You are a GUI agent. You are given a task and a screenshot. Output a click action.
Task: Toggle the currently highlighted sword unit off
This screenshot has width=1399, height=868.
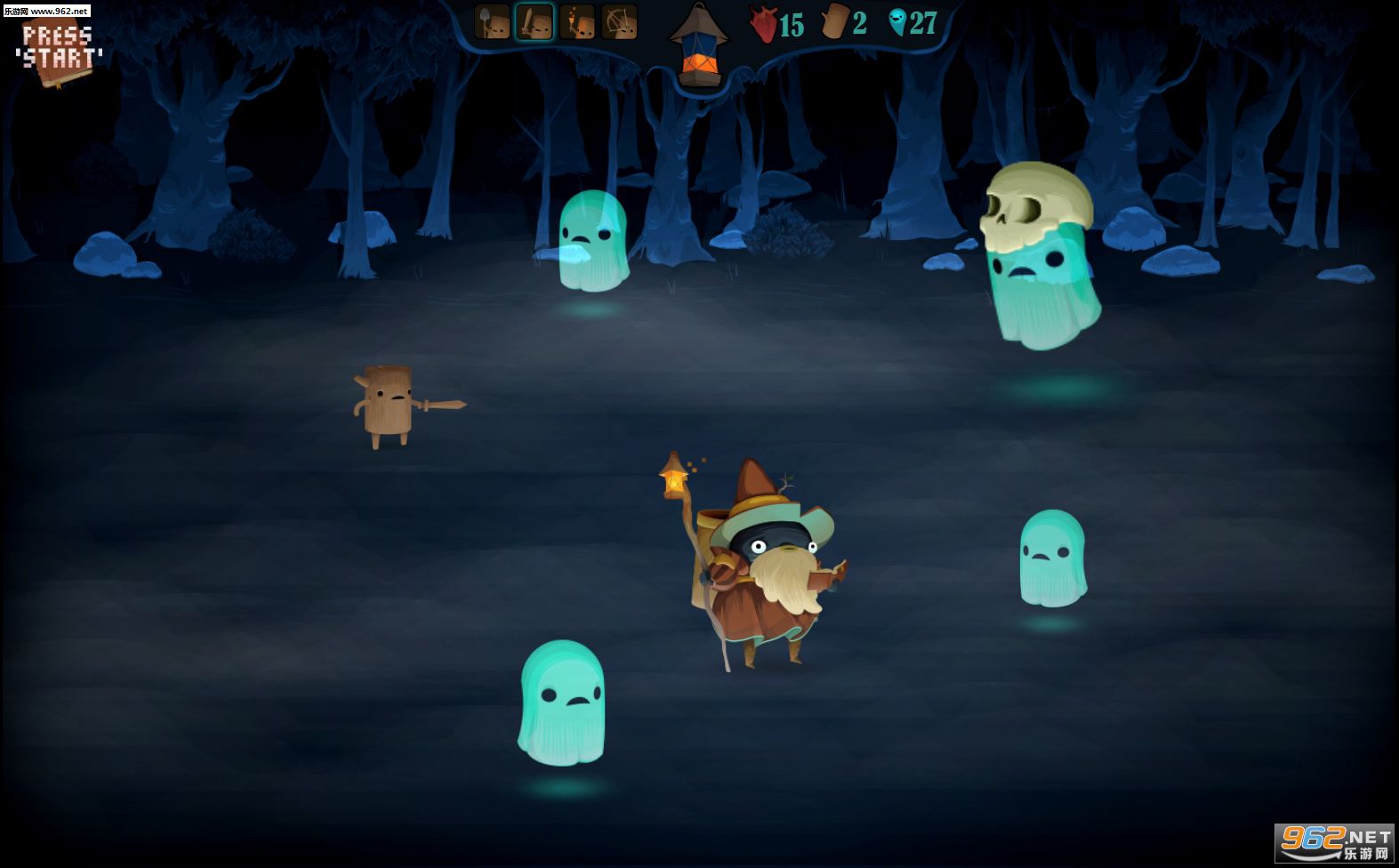[x=533, y=21]
